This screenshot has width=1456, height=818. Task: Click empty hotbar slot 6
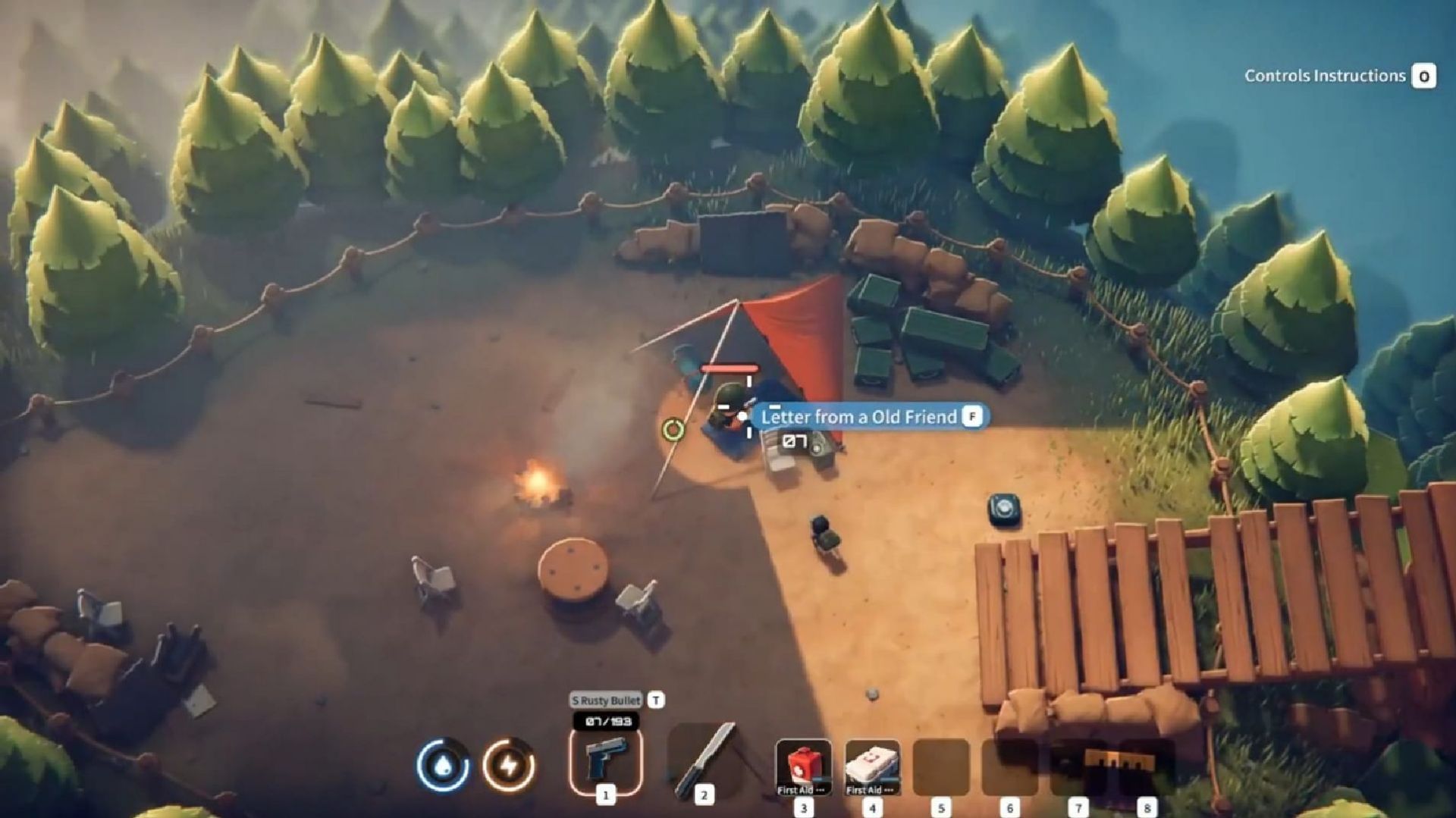tap(1009, 766)
